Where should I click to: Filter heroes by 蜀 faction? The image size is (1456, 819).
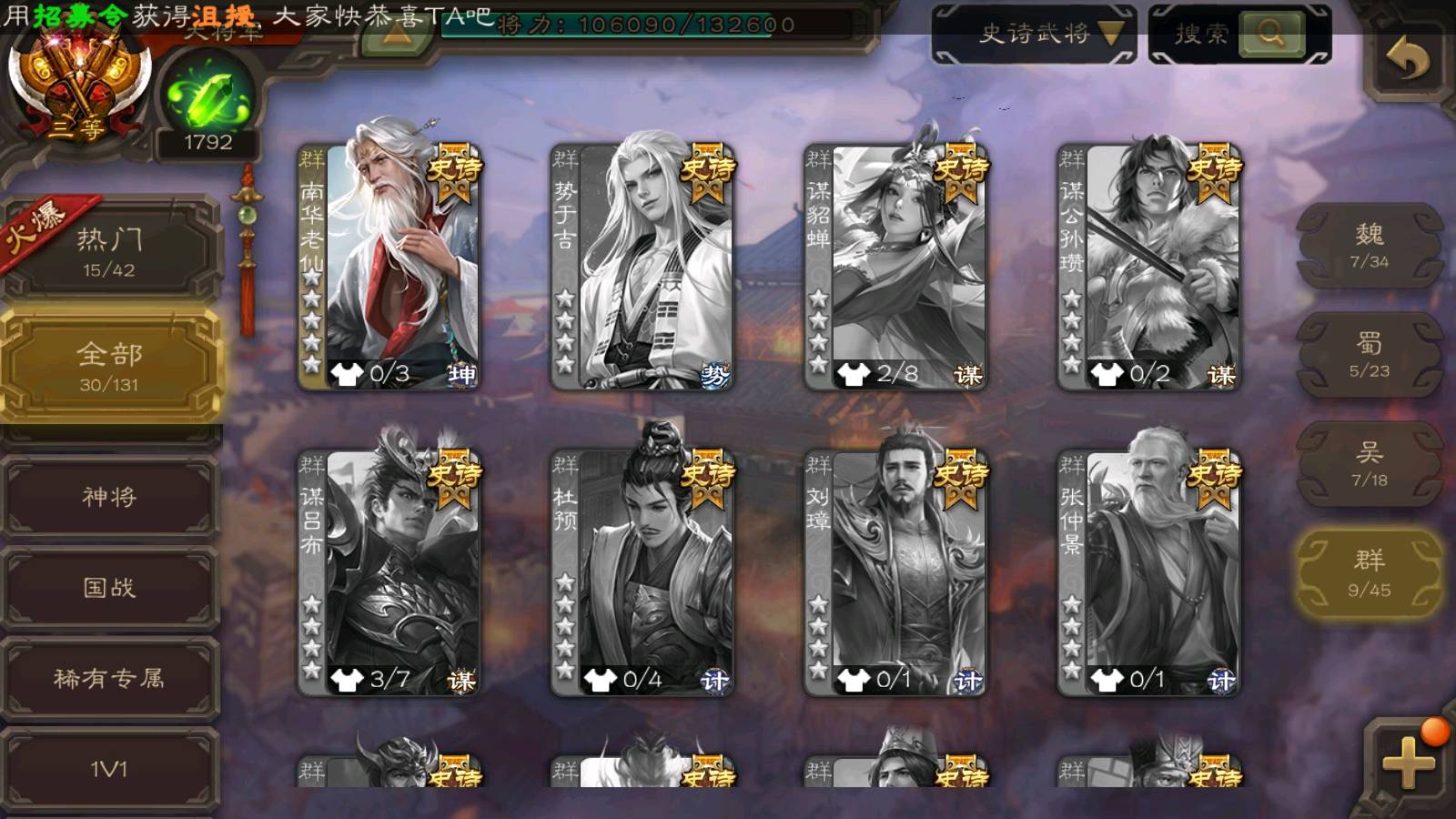click(1370, 355)
